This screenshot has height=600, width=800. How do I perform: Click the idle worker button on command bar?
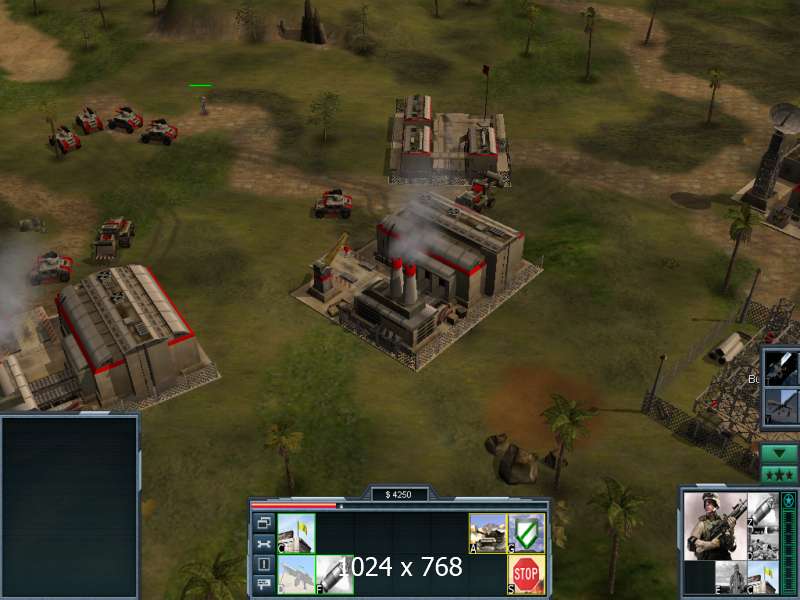coord(264,565)
